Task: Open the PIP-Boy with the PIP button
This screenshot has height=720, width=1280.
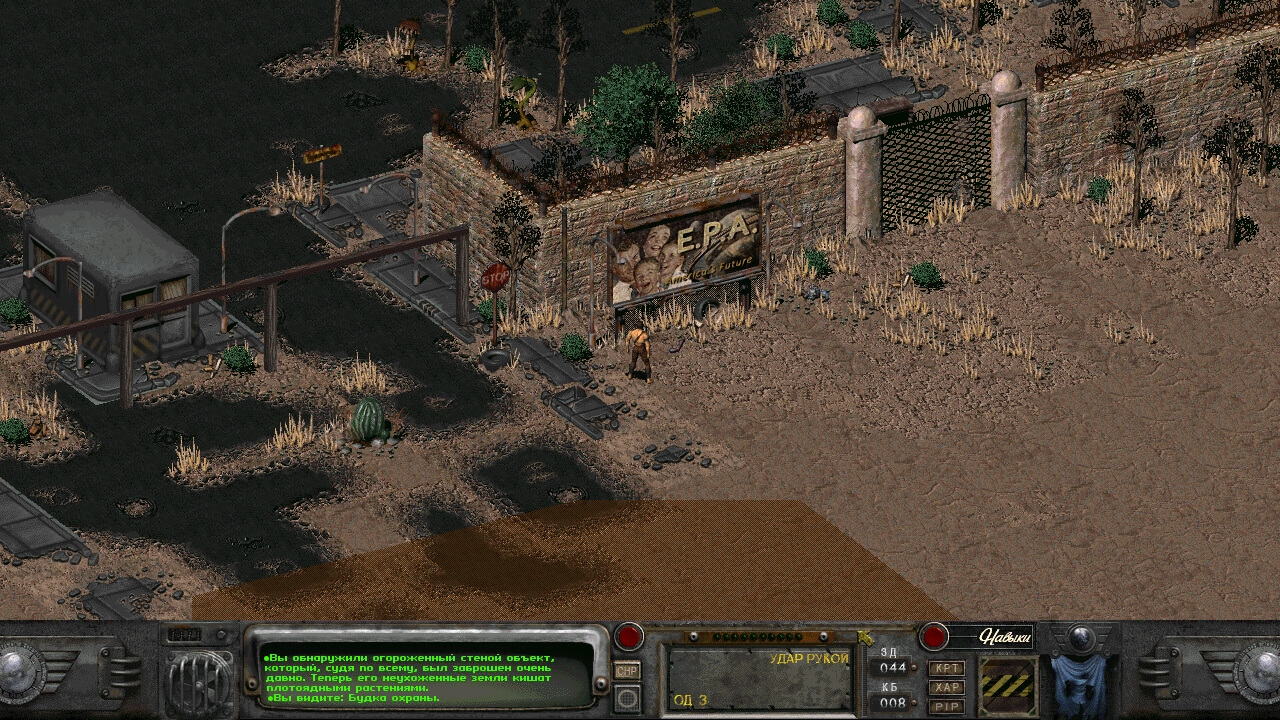Action: (x=946, y=706)
